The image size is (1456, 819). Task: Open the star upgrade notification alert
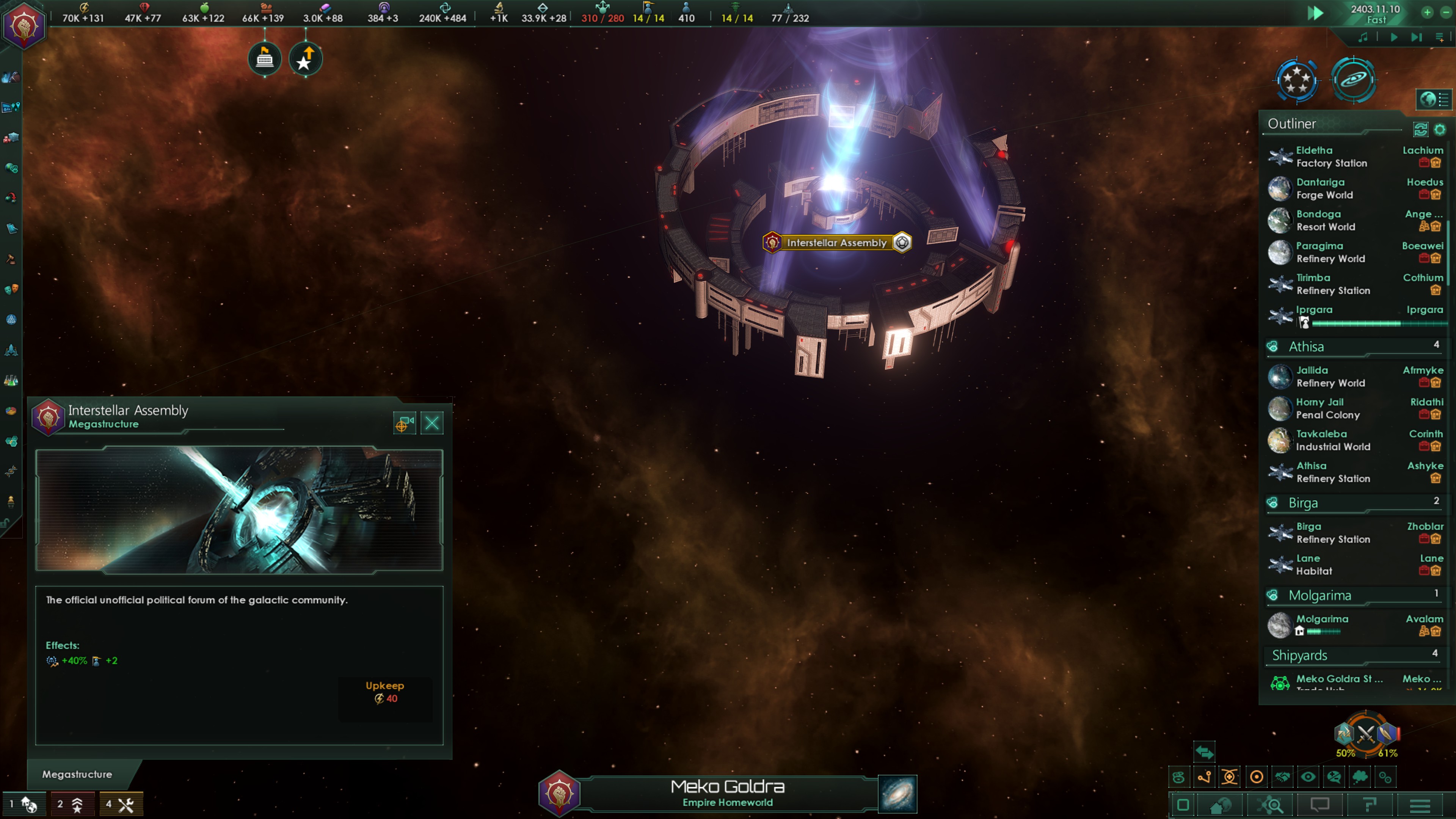[x=305, y=59]
